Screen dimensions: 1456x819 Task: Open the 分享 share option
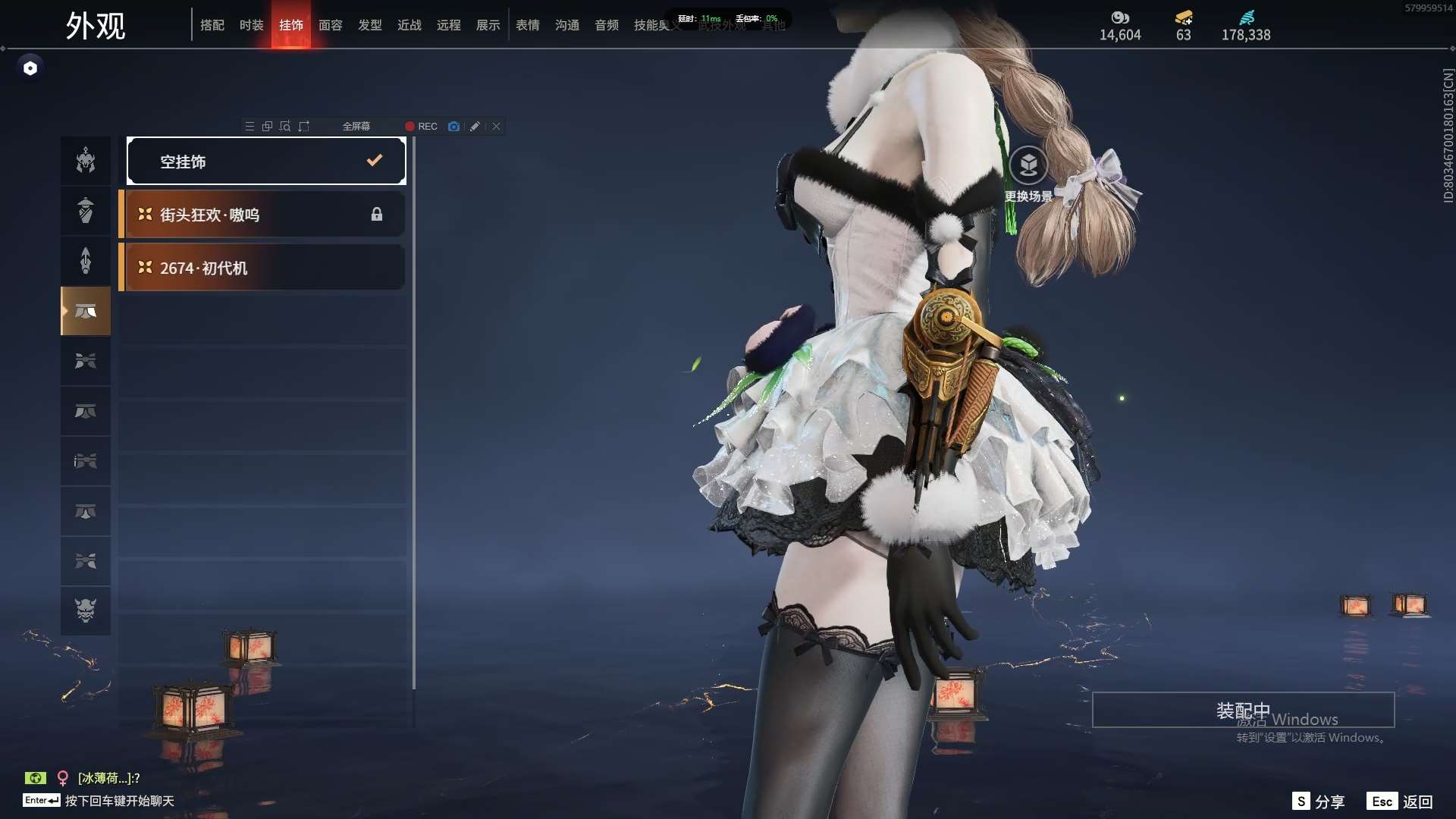pyautogui.click(x=1319, y=802)
